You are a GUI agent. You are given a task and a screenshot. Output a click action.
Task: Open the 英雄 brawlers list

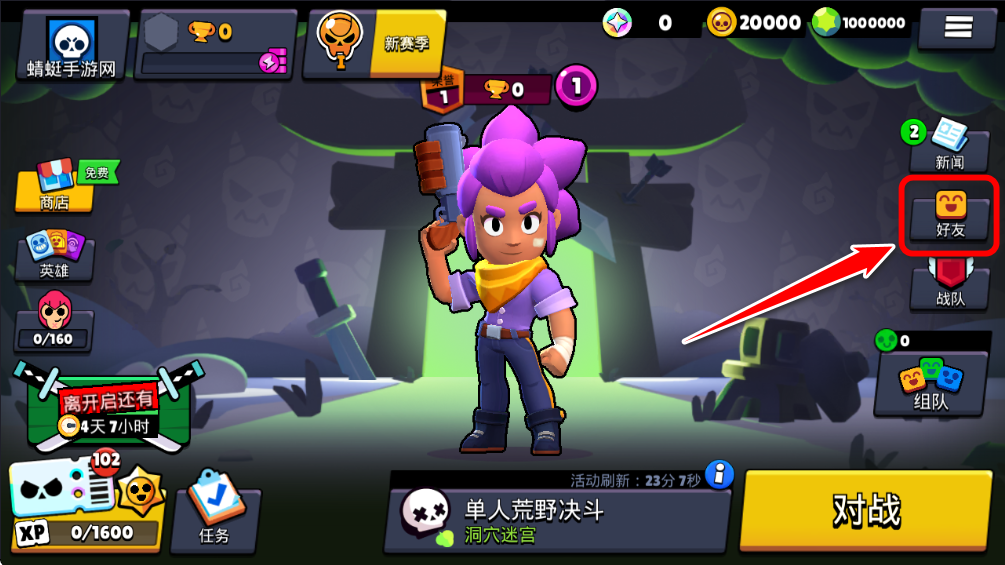coord(55,255)
